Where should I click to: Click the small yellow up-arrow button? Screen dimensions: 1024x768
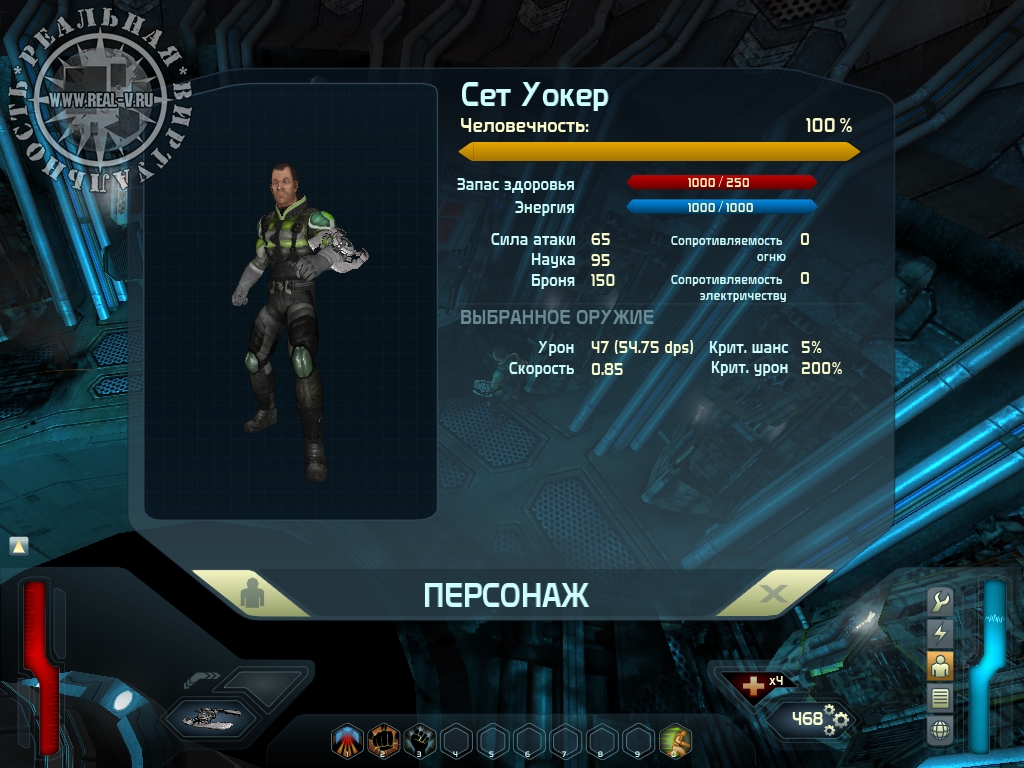coord(19,546)
